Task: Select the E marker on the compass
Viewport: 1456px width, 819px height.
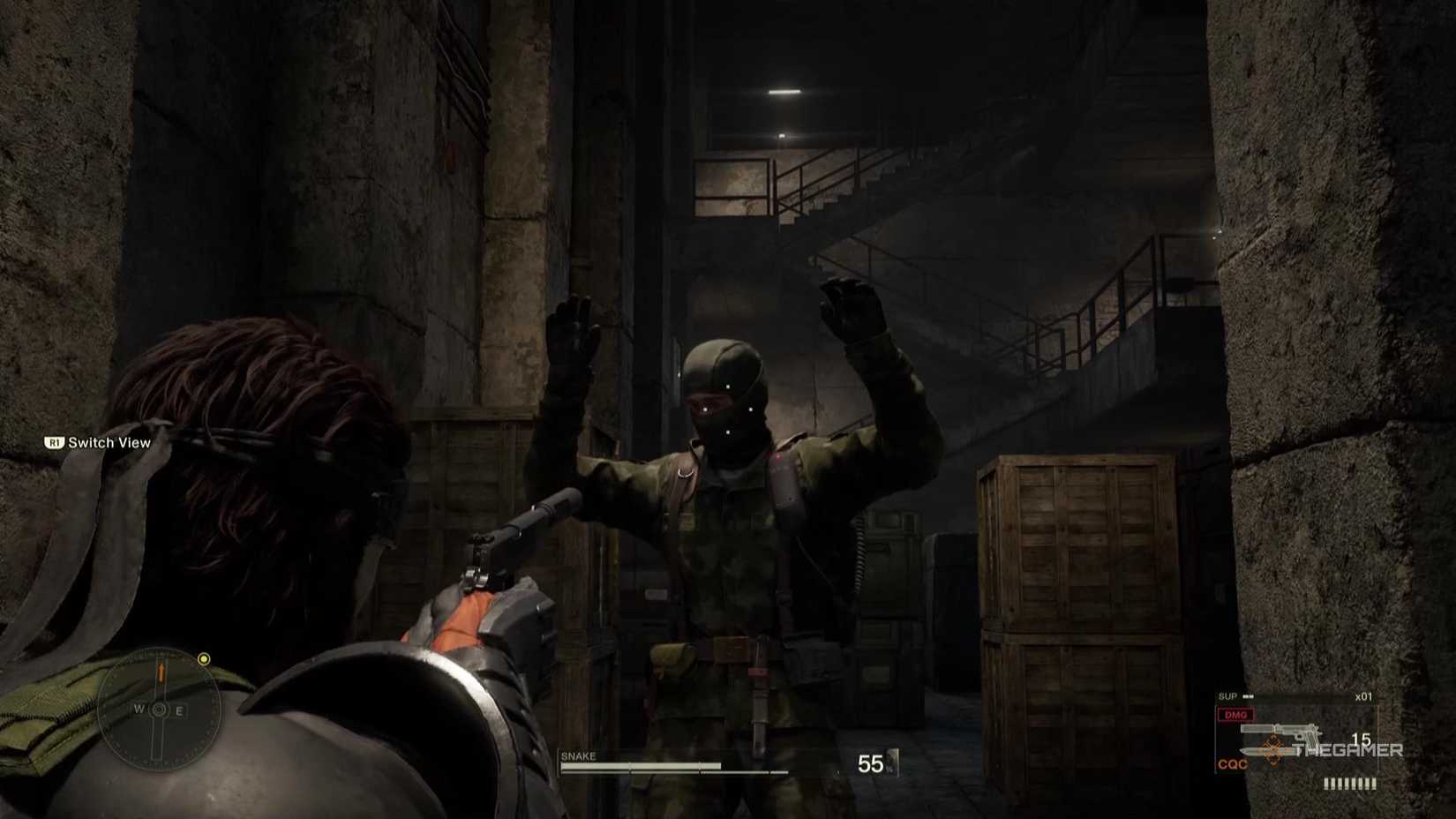Action: (179, 709)
